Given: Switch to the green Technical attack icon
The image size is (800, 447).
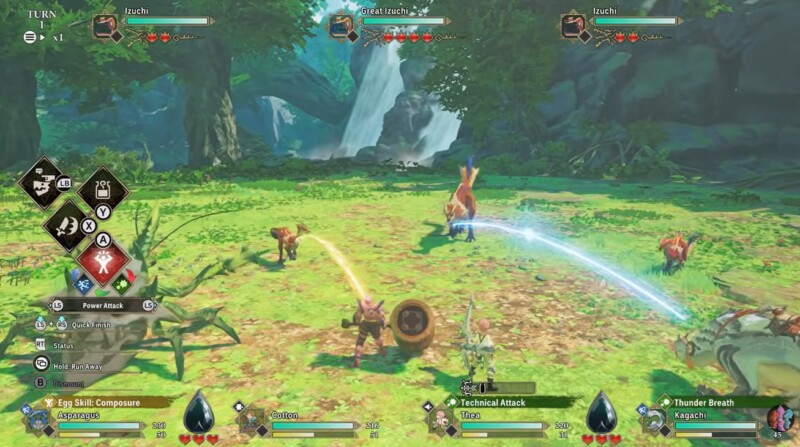Looking at the screenshot, I should (122, 283).
